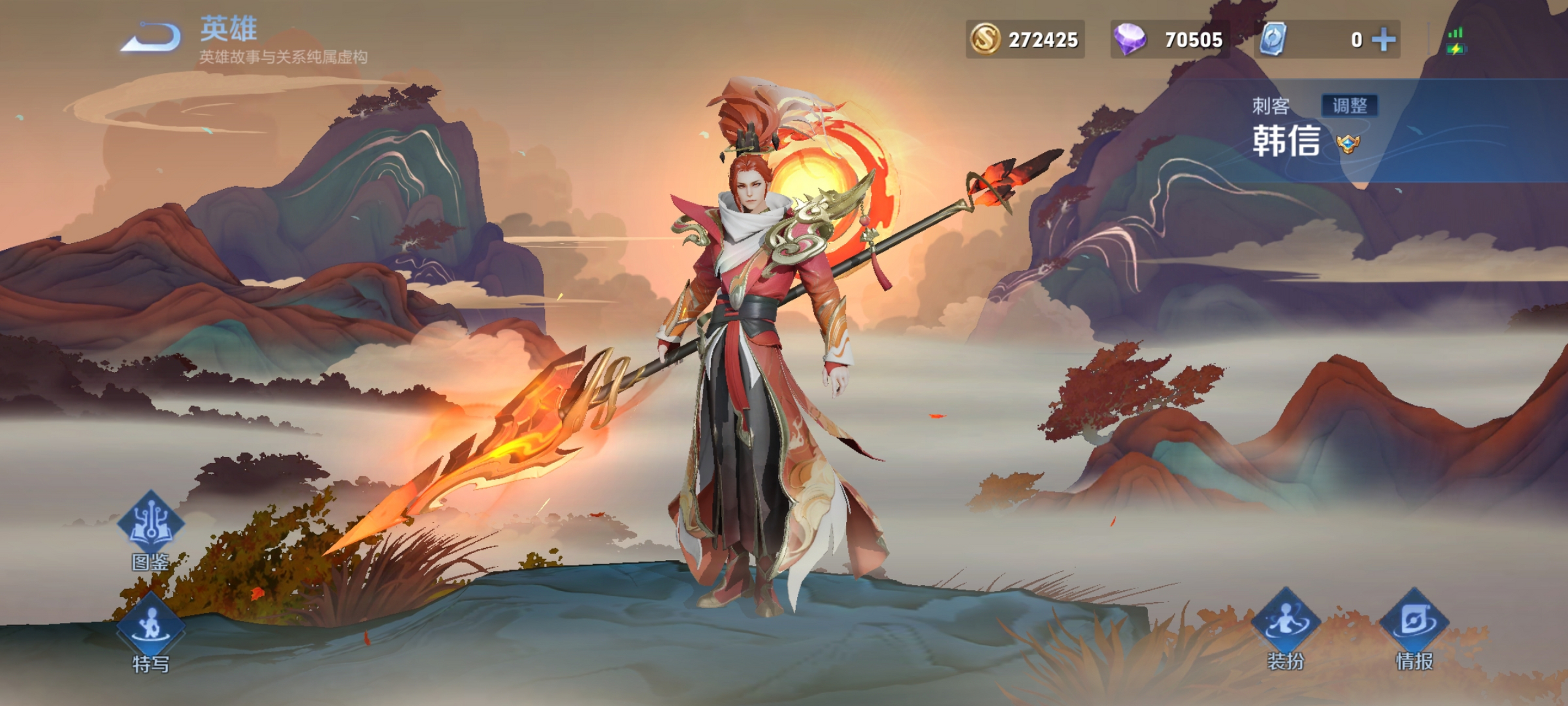Viewport: 1568px width, 706px height.
Task: Go back using the return arrow
Action: click(152, 38)
